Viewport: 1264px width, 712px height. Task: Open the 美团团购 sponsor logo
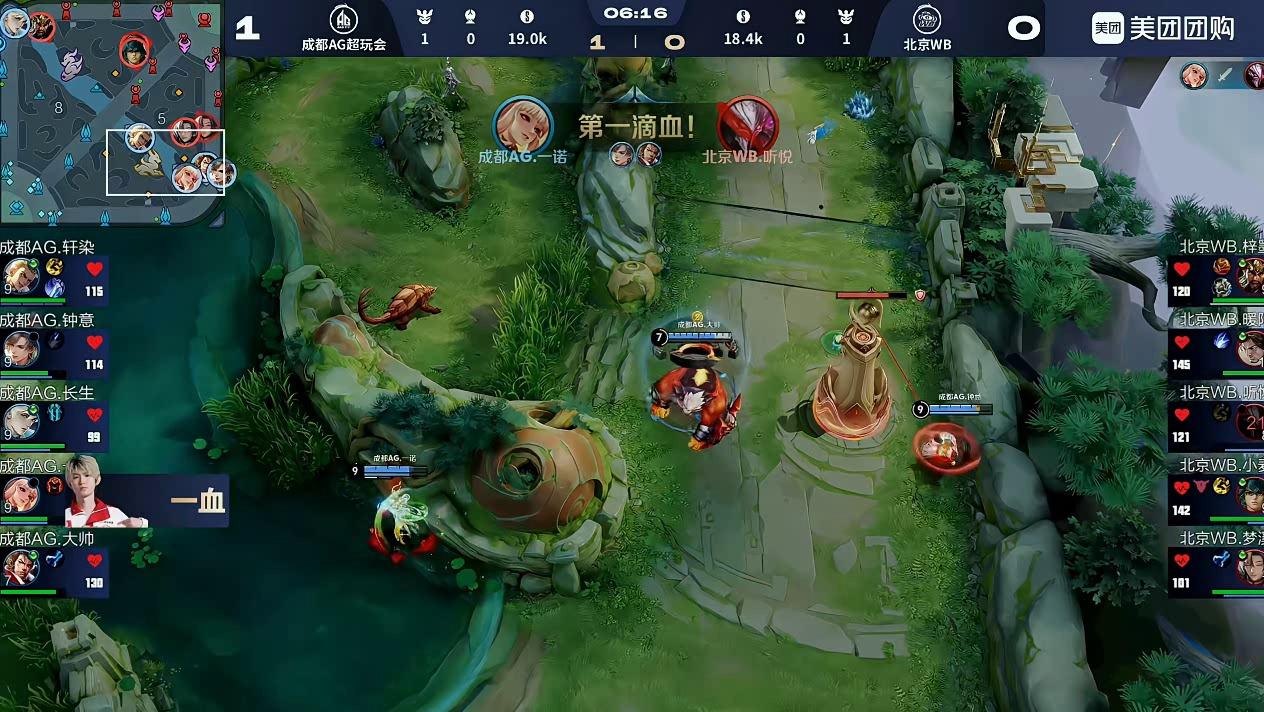1162,28
